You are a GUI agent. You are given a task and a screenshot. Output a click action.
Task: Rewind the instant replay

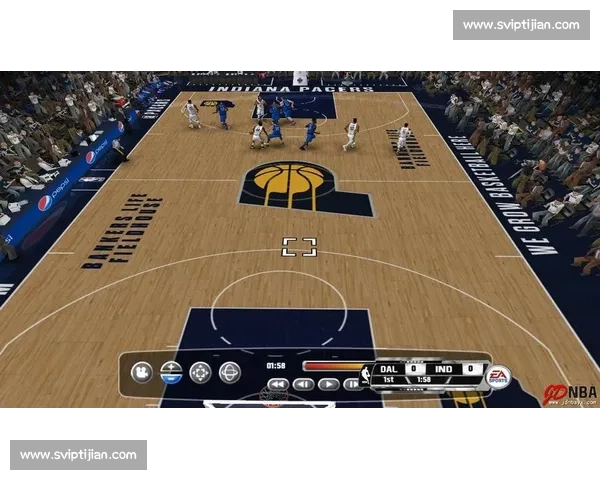[278, 384]
